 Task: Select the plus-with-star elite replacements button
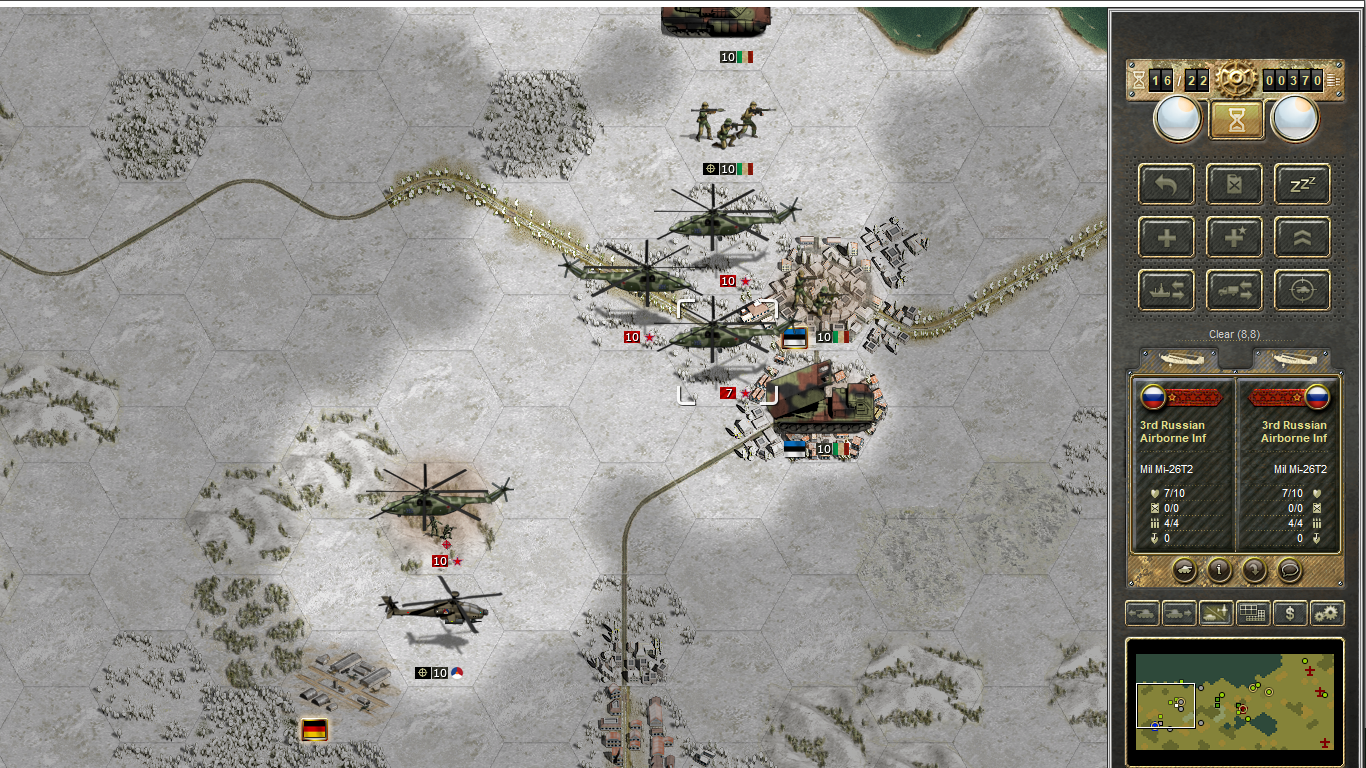[x=1234, y=237]
